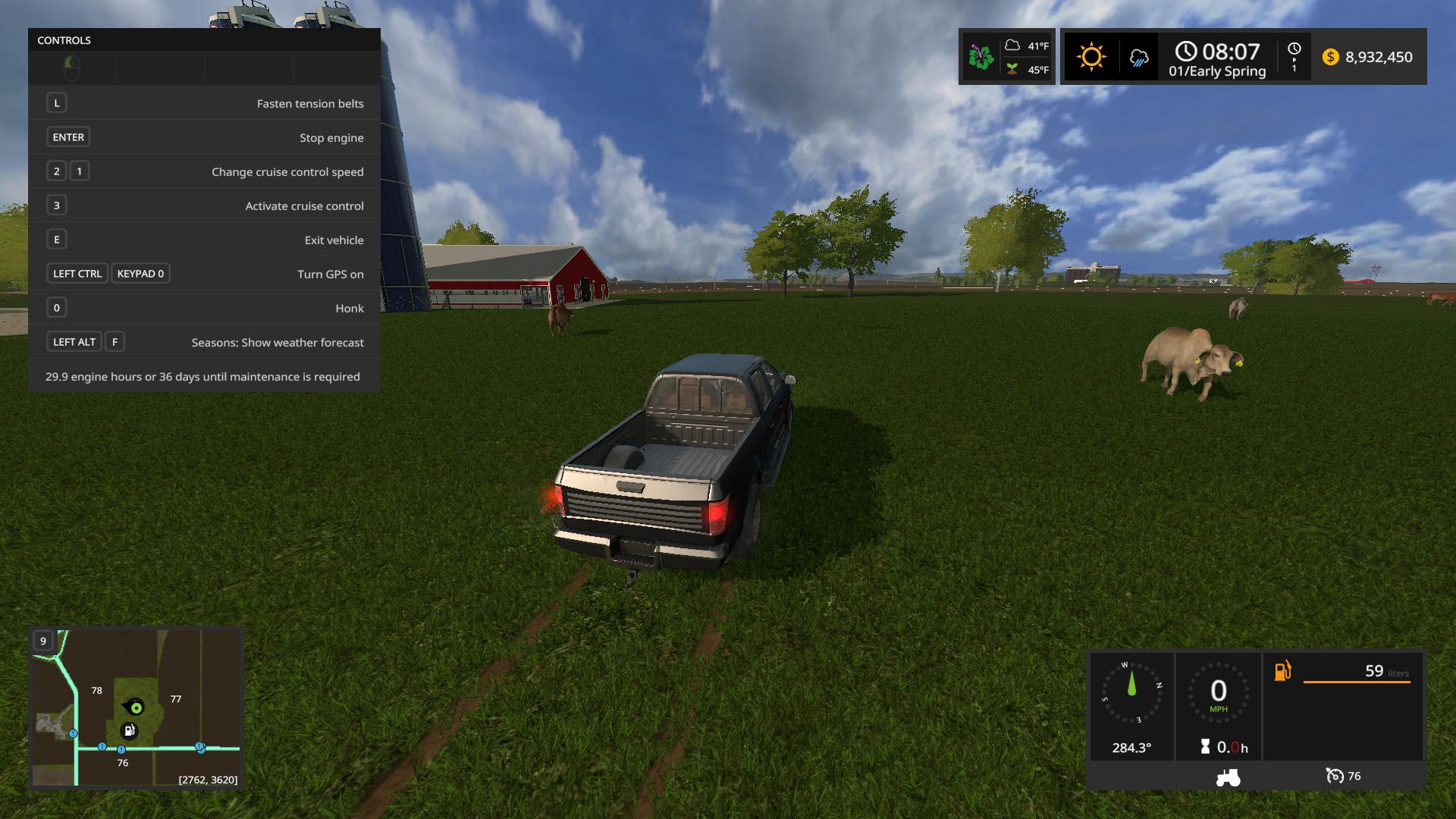Click the orange fuel pump icon

tap(1282, 670)
